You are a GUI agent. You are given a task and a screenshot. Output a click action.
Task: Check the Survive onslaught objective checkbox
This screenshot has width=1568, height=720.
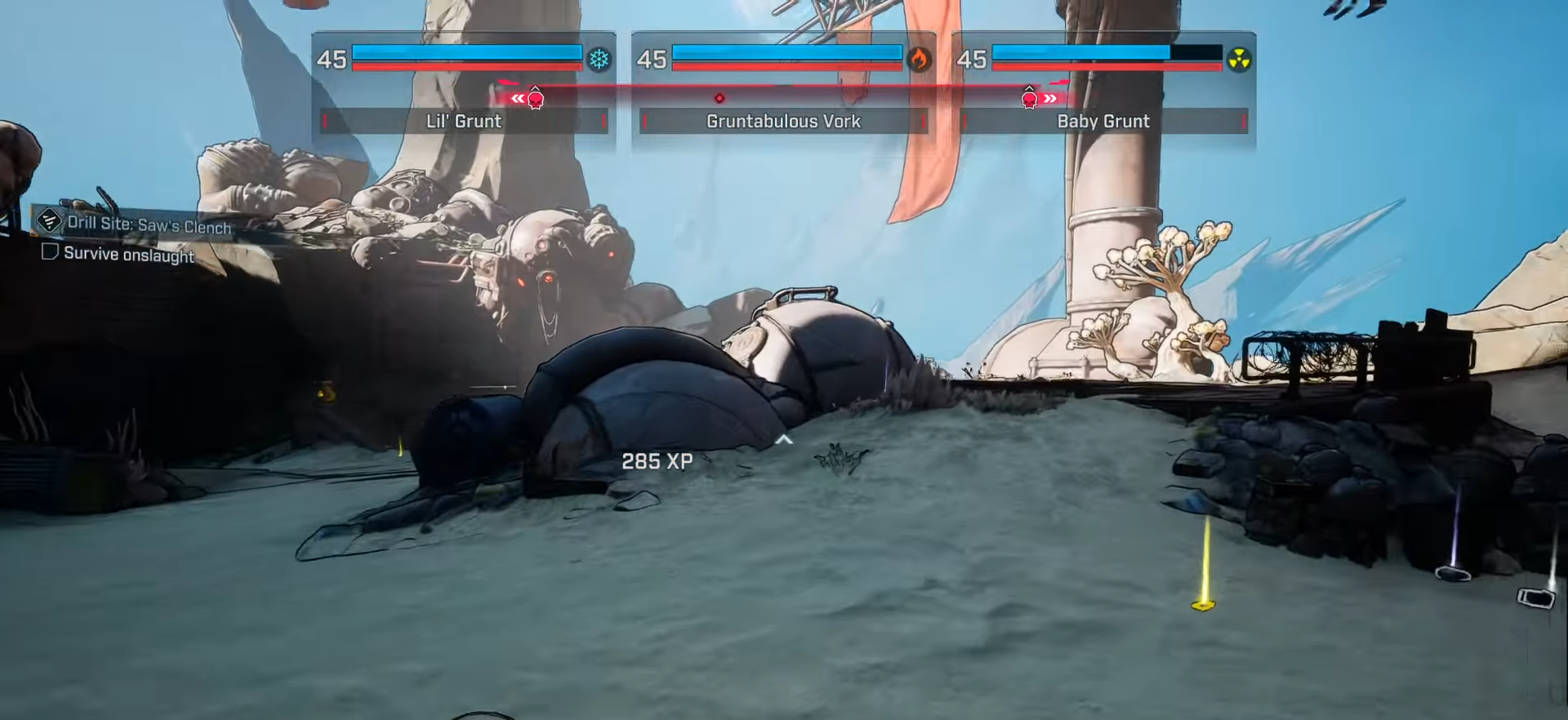(49, 252)
